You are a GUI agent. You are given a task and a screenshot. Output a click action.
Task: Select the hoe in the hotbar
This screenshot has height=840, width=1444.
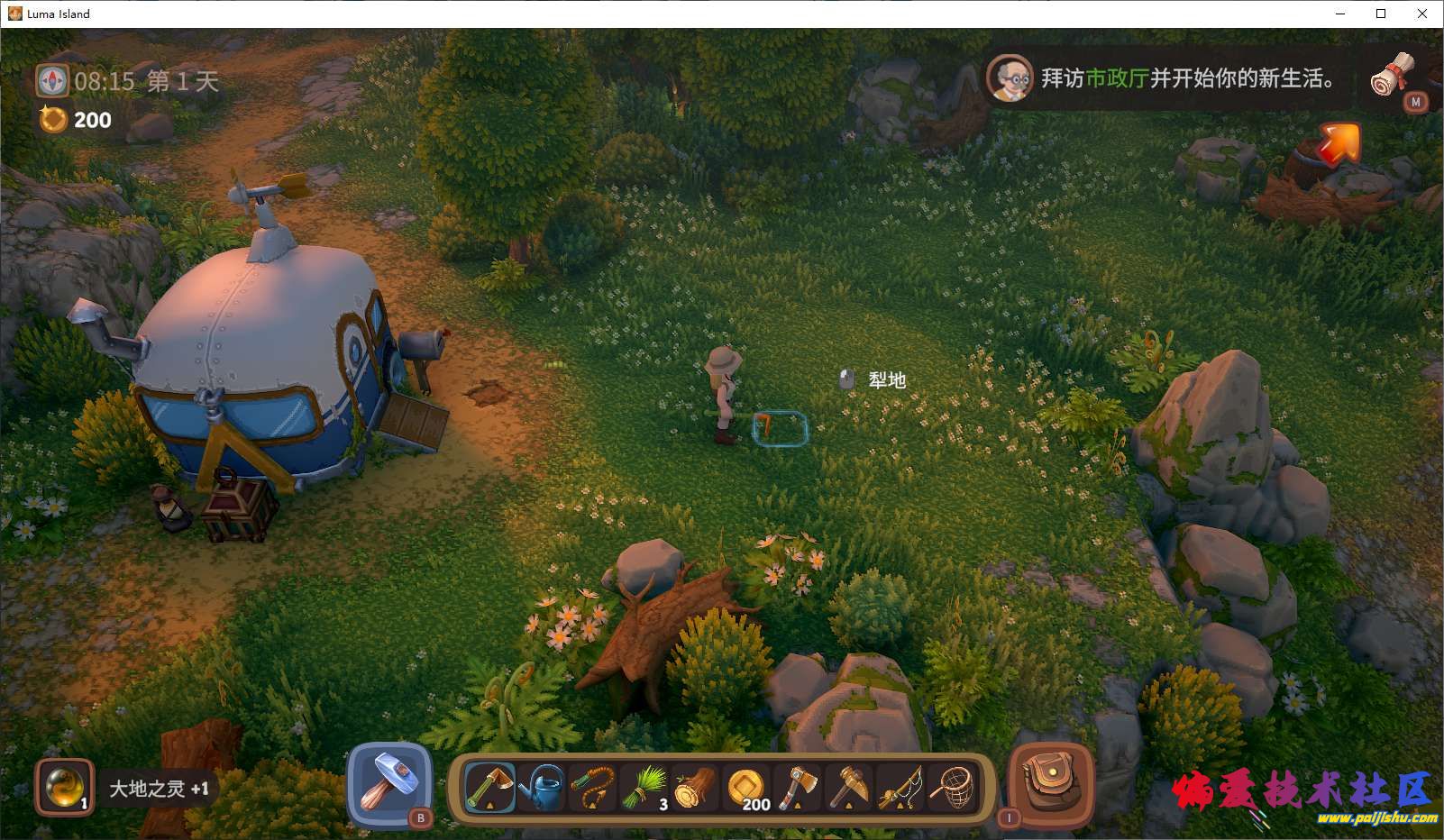pos(489,788)
